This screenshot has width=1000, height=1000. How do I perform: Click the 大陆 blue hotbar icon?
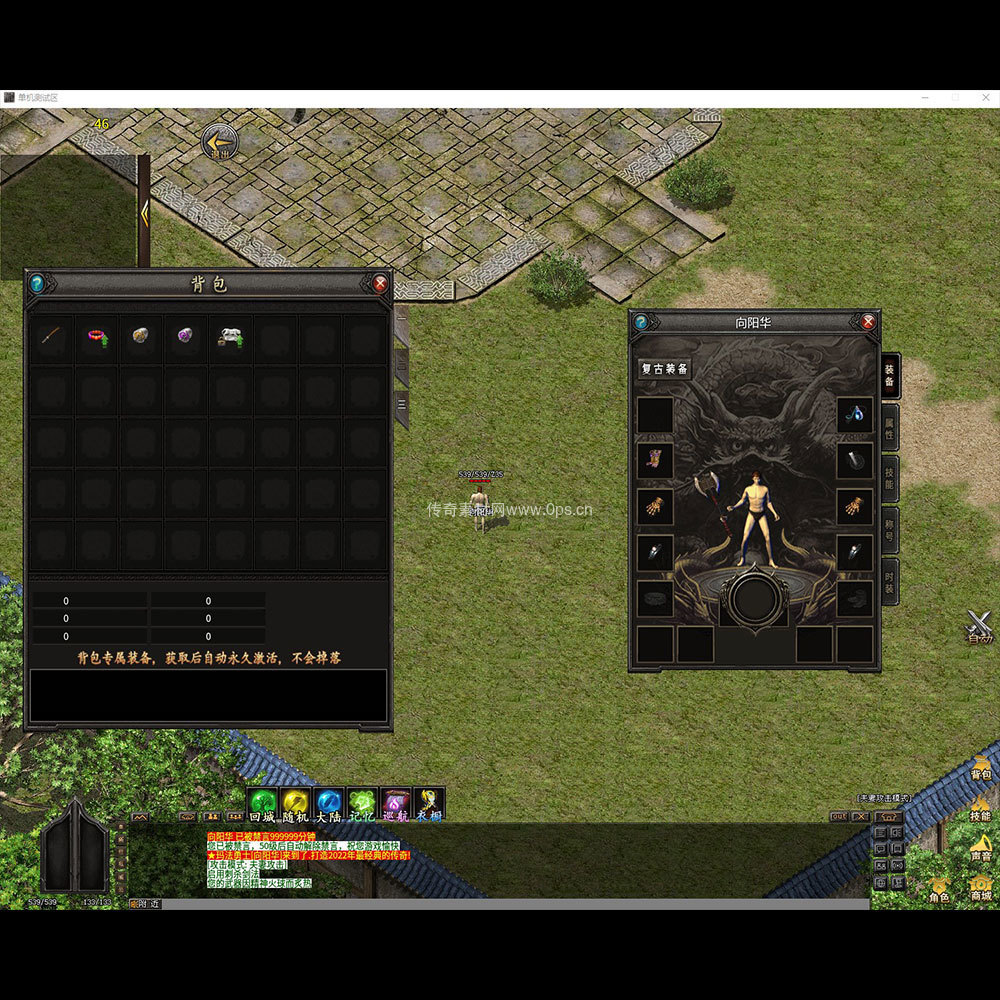coord(329,803)
